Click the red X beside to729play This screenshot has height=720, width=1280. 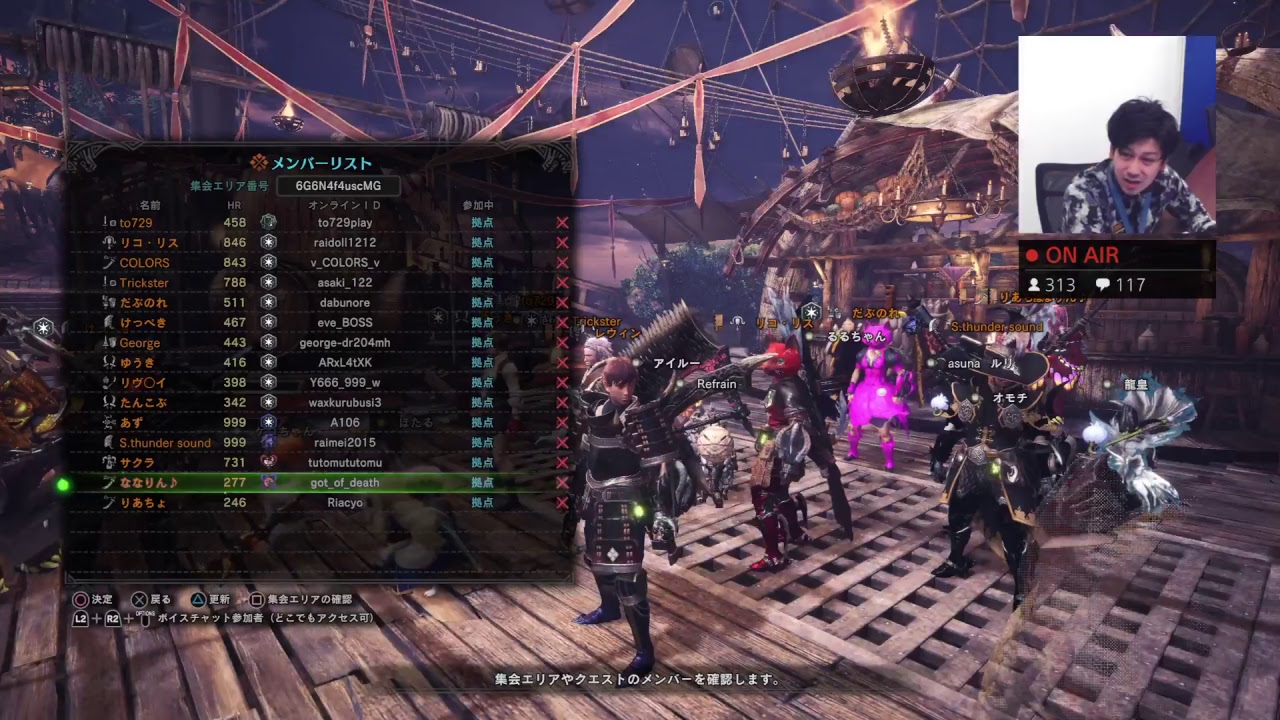click(562, 223)
